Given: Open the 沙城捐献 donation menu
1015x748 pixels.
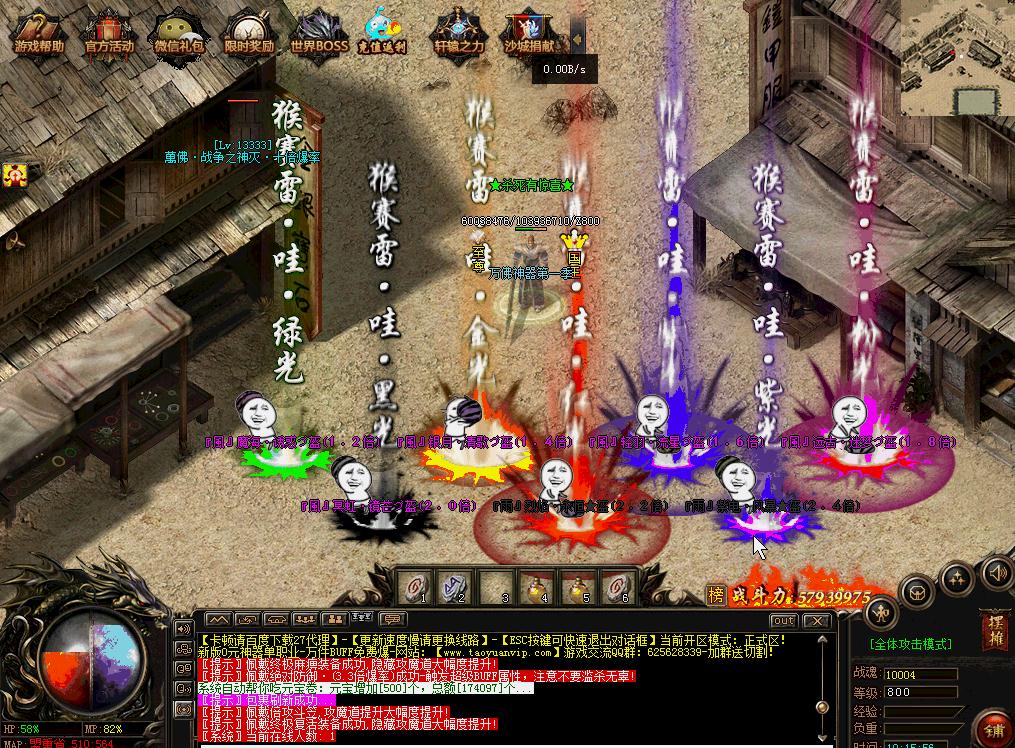Looking at the screenshot, I should 530,33.
